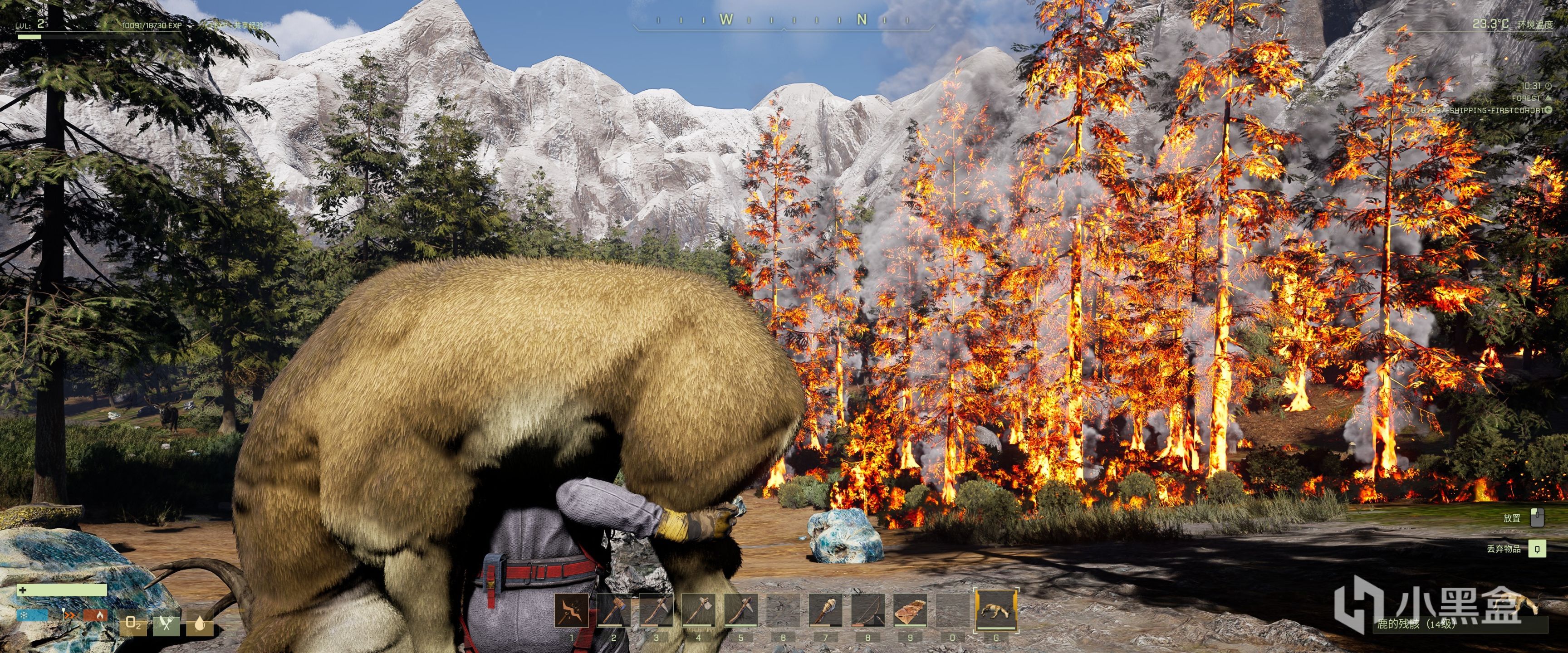Equip the pickaxe in hotbar slot 5
This screenshot has width=1568, height=653.
pos(741,610)
